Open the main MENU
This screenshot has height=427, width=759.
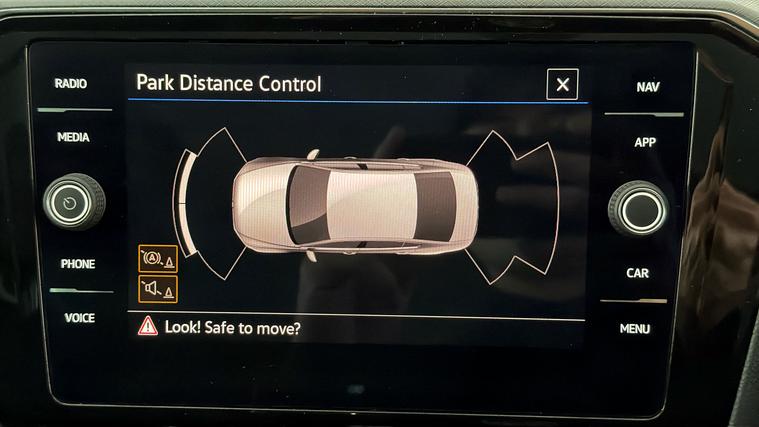[634, 328]
